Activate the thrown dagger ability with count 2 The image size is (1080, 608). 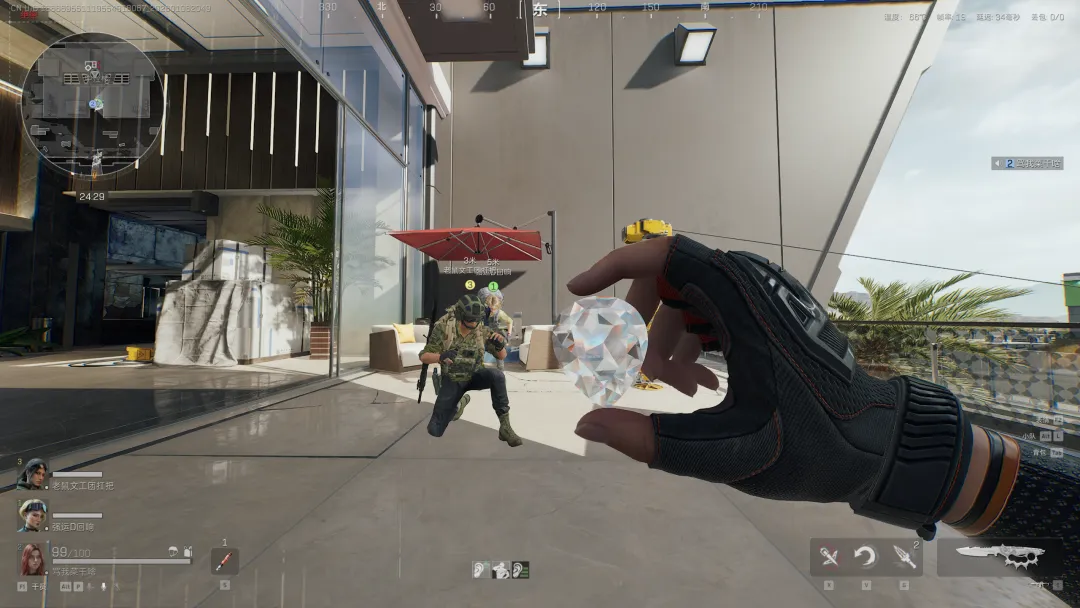(904, 557)
